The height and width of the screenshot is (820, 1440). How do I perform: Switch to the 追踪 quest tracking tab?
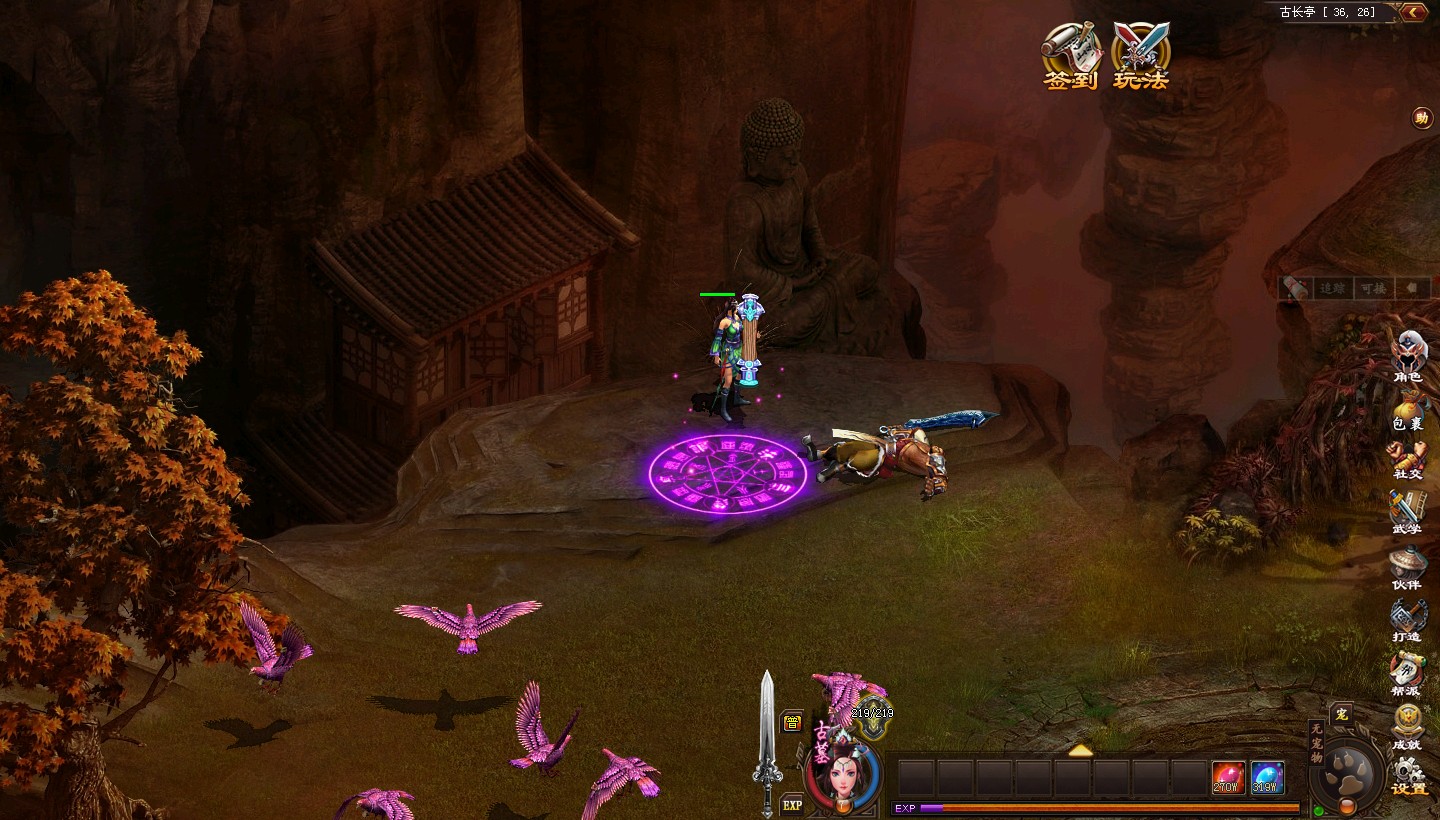coord(1332,288)
